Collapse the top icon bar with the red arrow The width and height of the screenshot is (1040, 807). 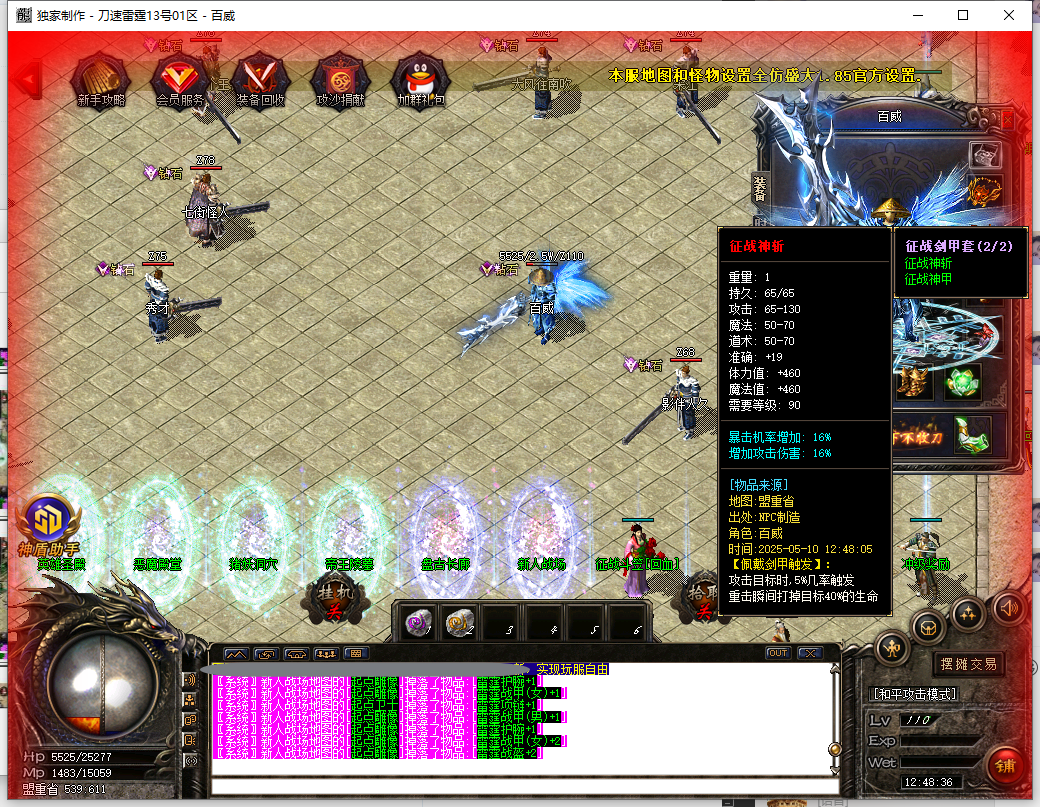29,75
